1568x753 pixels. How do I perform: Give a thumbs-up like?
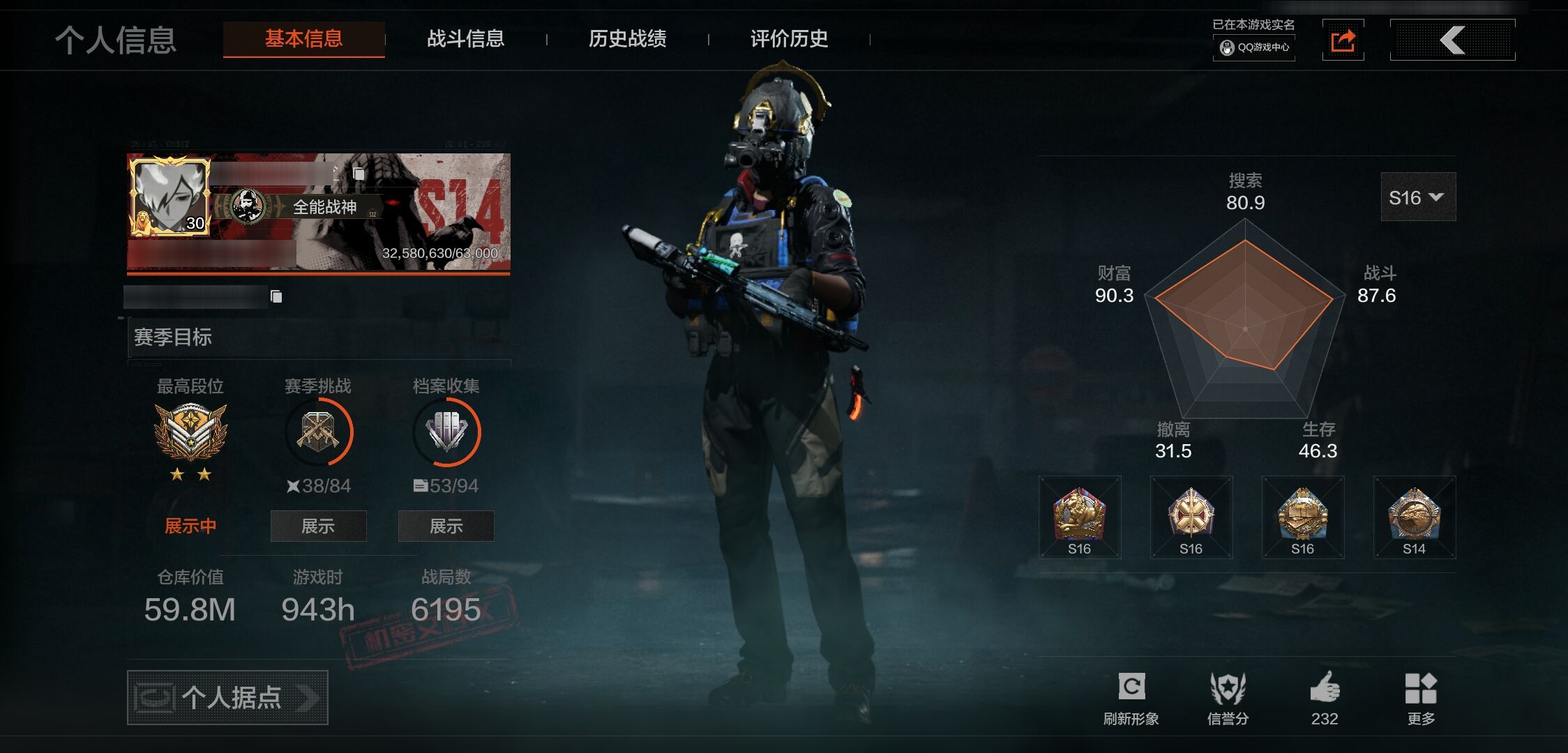pos(1324,699)
